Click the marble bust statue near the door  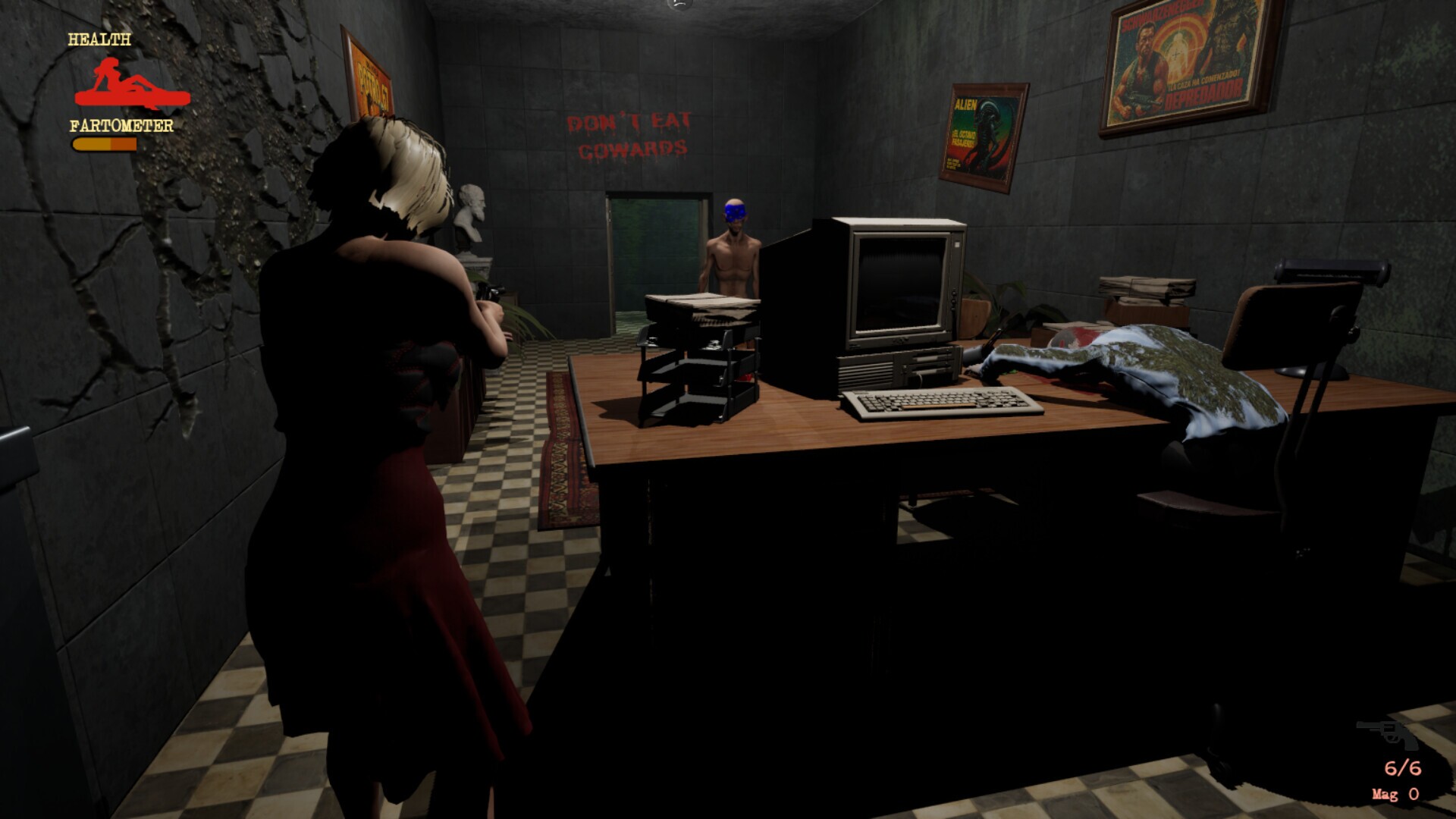click(x=470, y=209)
